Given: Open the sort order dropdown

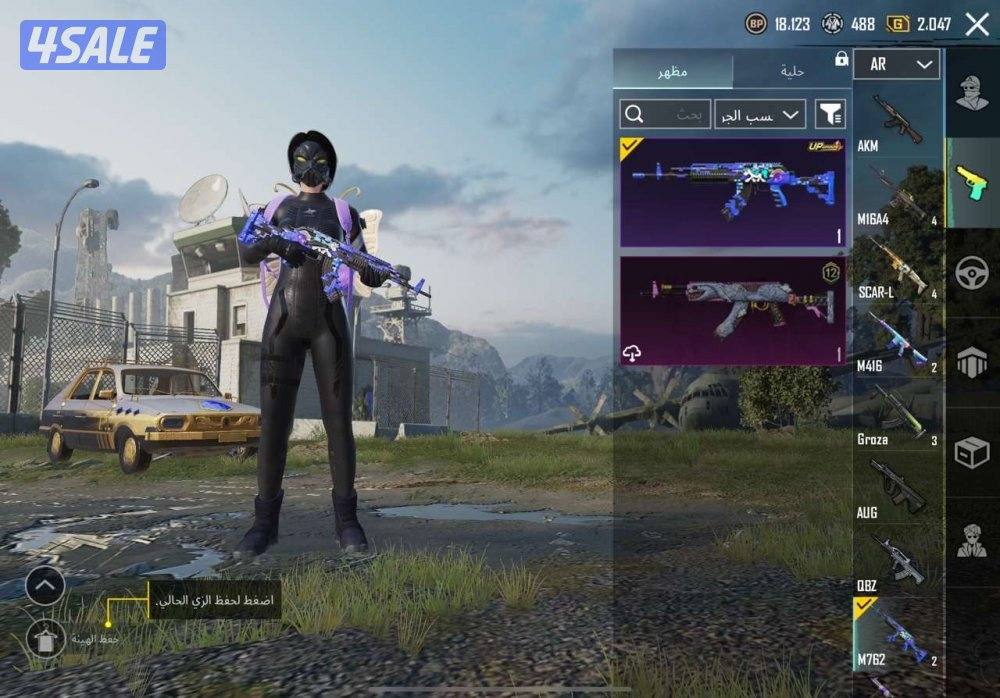Looking at the screenshot, I should (x=760, y=114).
